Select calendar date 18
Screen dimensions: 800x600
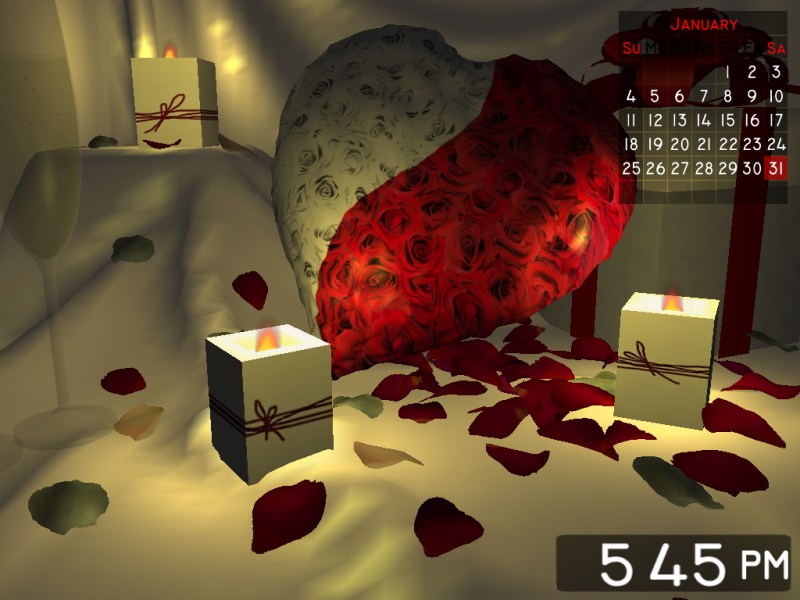(631, 144)
